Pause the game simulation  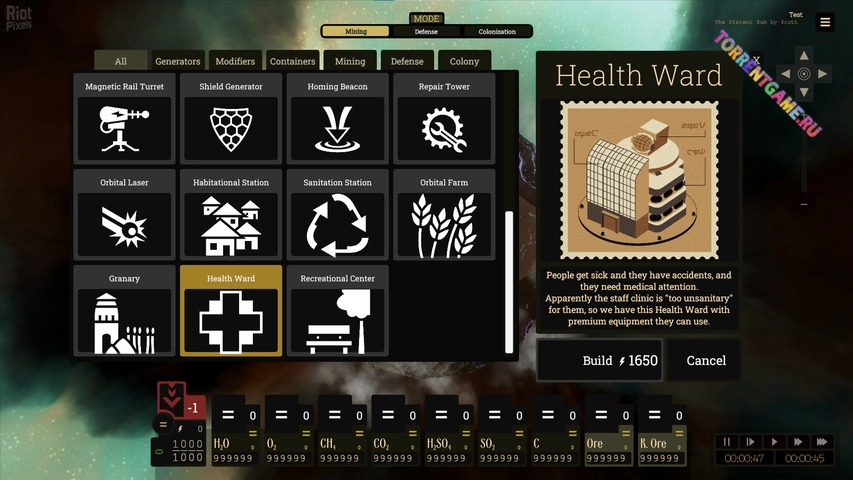point(728,442)
